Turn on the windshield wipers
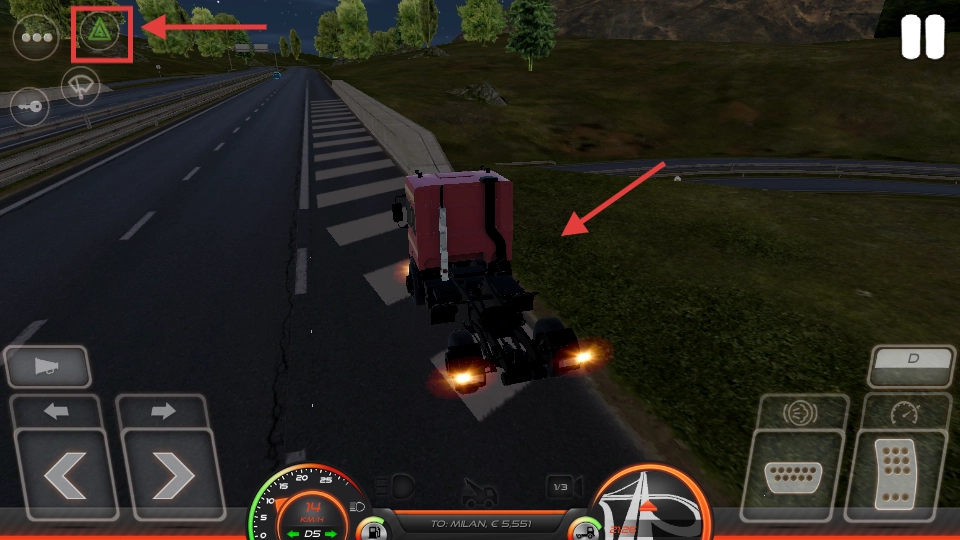960x540 pixels. click(x=80, y=86)
